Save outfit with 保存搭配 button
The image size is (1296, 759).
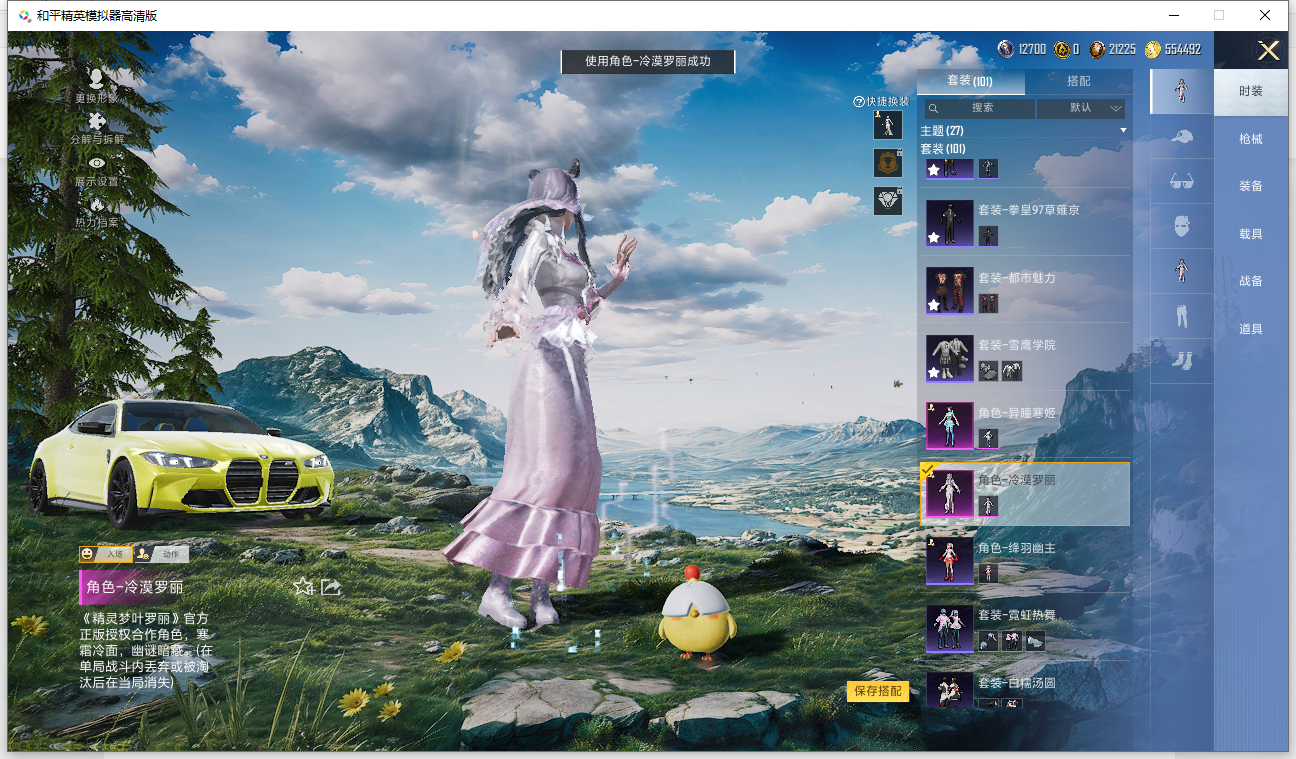pos(878,691)
